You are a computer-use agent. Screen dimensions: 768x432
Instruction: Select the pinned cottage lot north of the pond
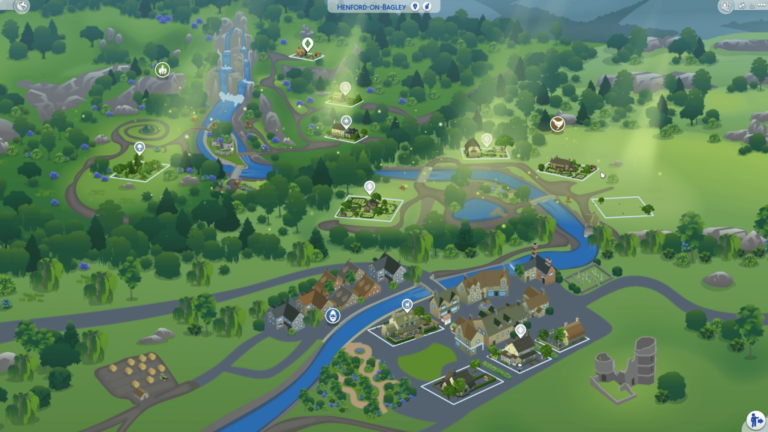pos(487,140)
